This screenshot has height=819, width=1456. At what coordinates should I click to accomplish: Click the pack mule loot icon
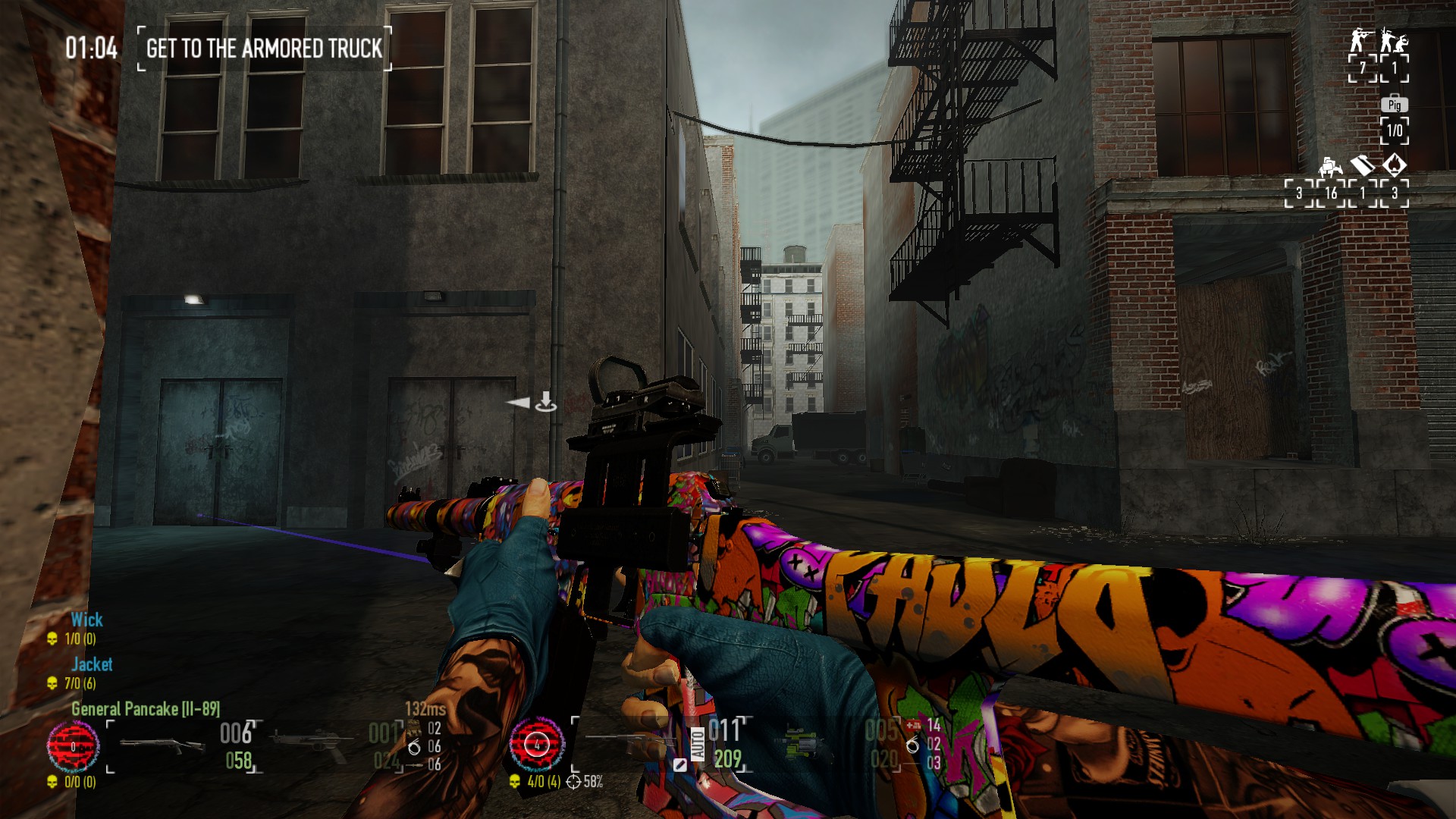[x=1329, y=165]
